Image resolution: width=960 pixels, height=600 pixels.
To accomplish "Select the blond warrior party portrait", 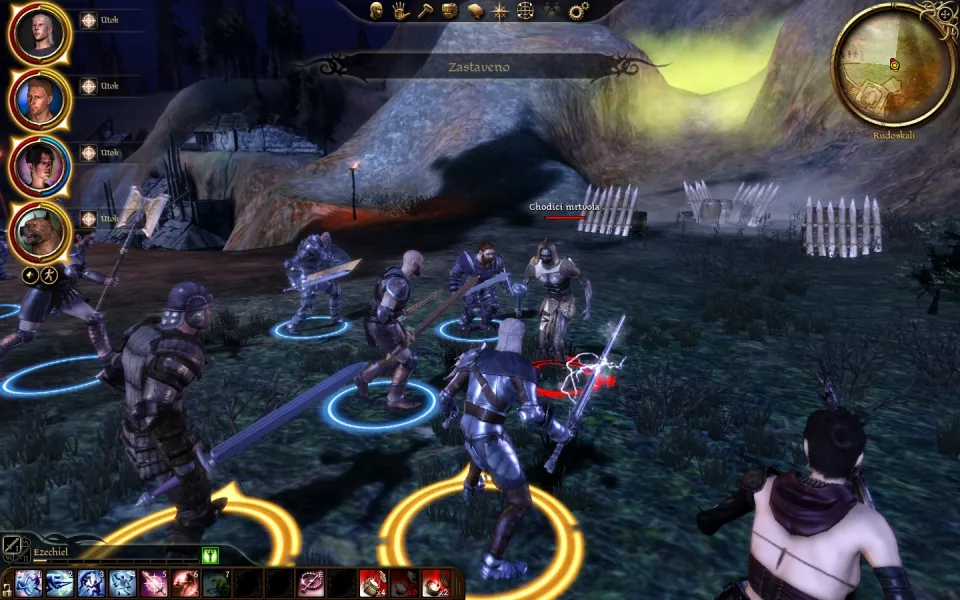I will point(38,99).
